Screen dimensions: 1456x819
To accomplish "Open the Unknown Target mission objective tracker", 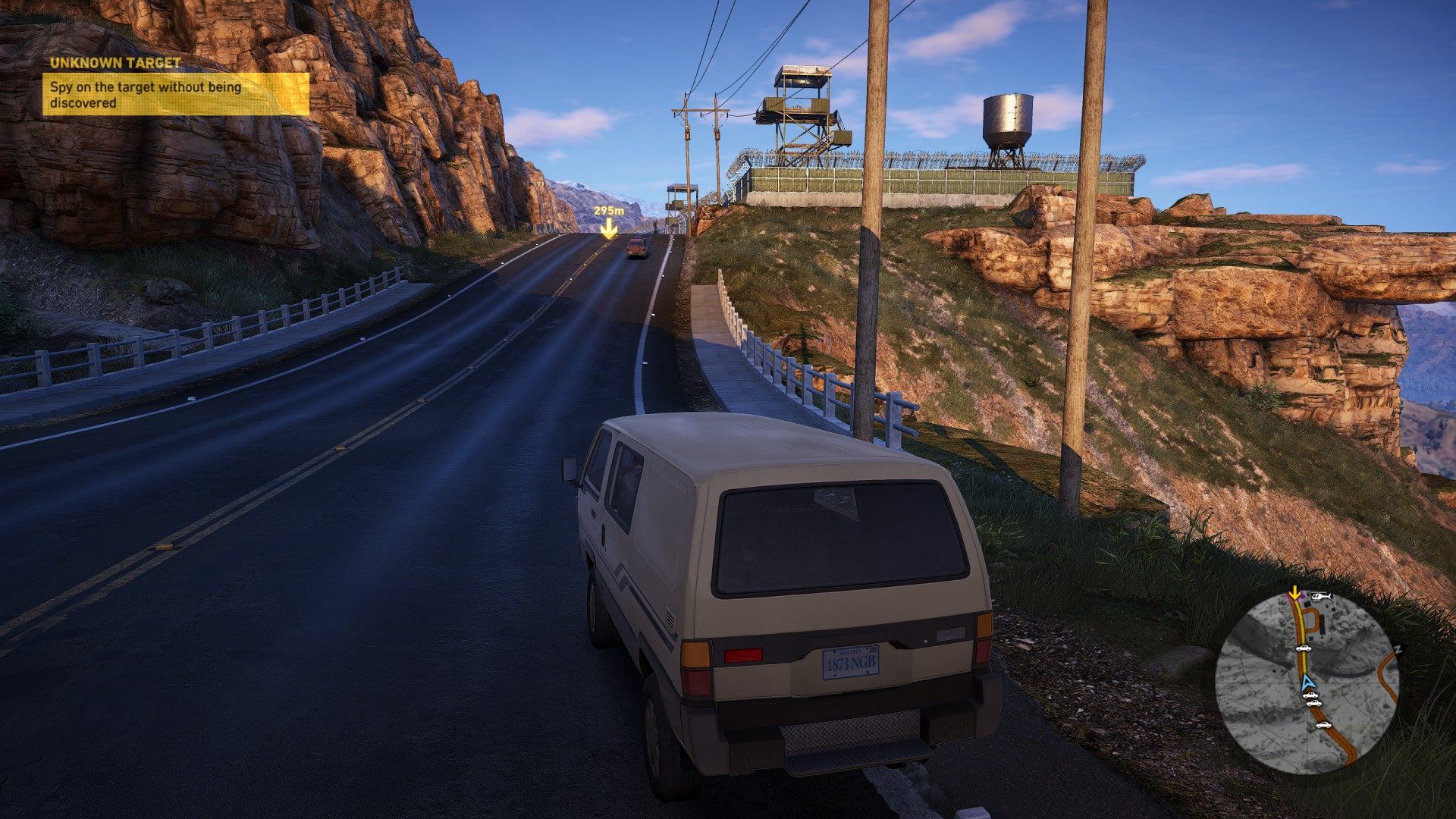I will click(x=175, y=86).
